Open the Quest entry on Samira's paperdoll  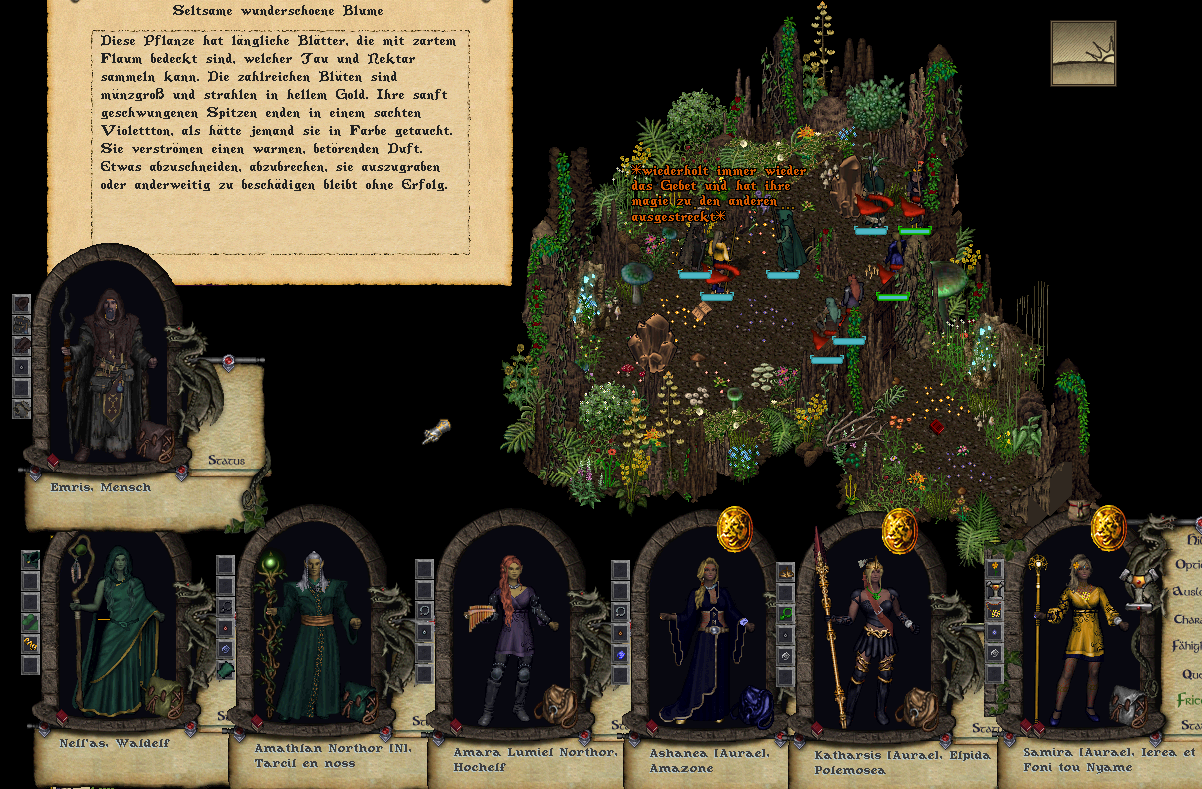coord(1191,673)
